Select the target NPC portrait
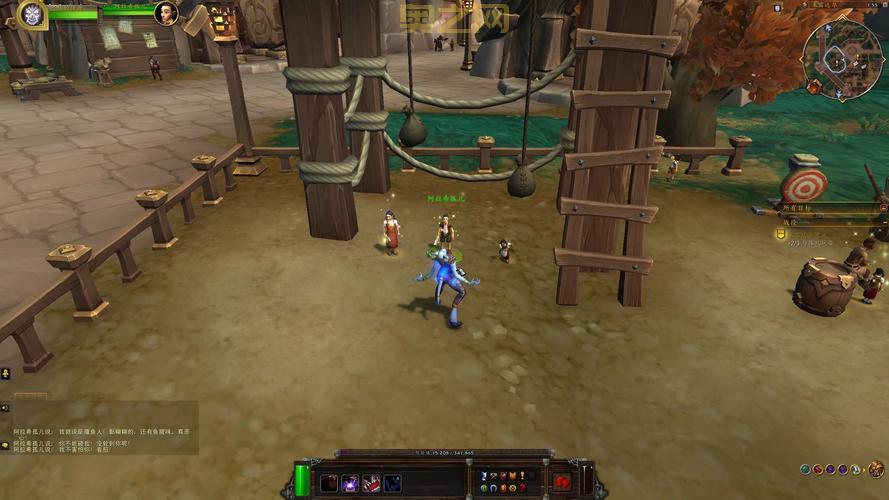 [x=166, y=13]
